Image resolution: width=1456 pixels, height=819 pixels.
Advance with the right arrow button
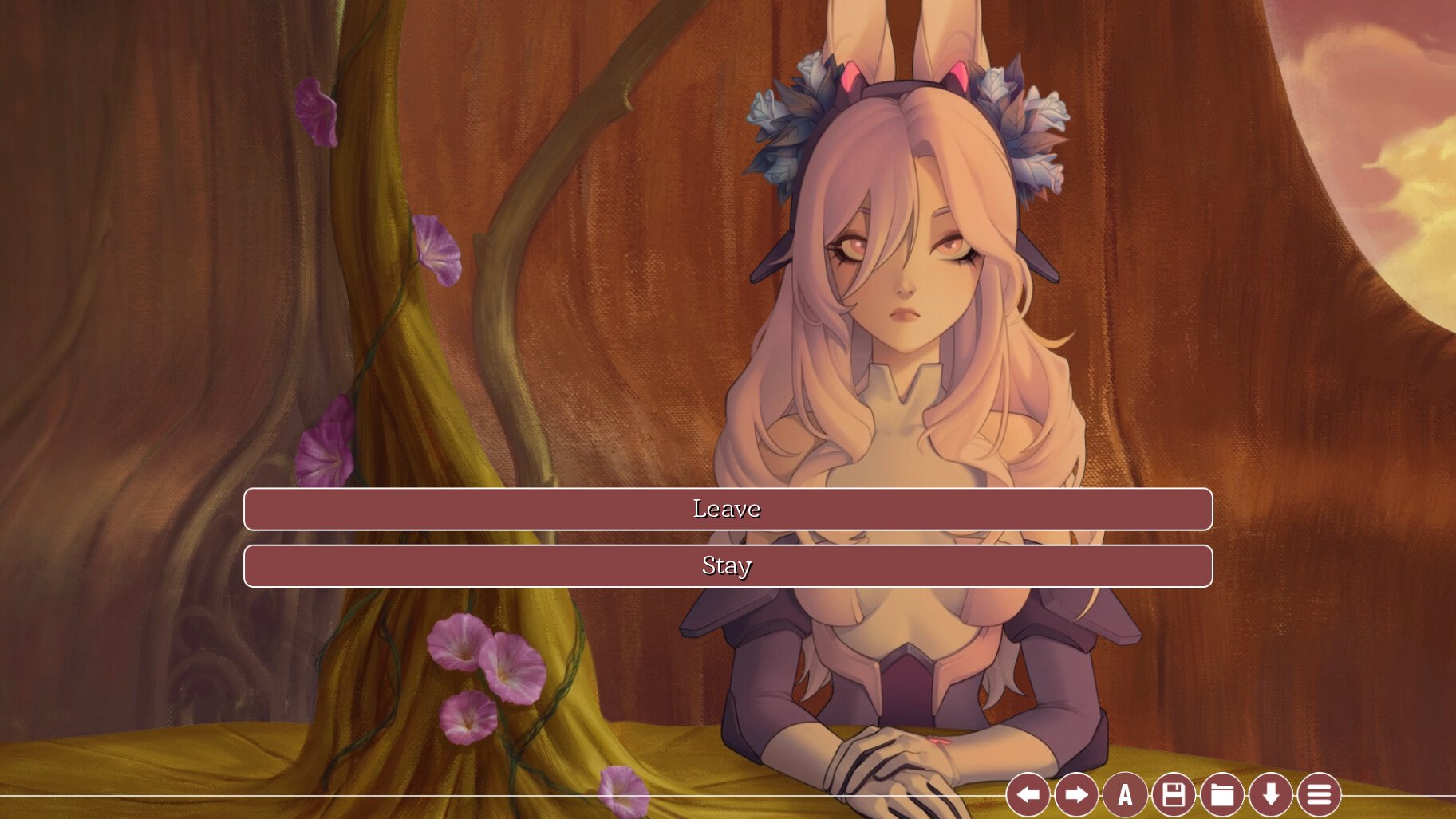coord(1076,794)
